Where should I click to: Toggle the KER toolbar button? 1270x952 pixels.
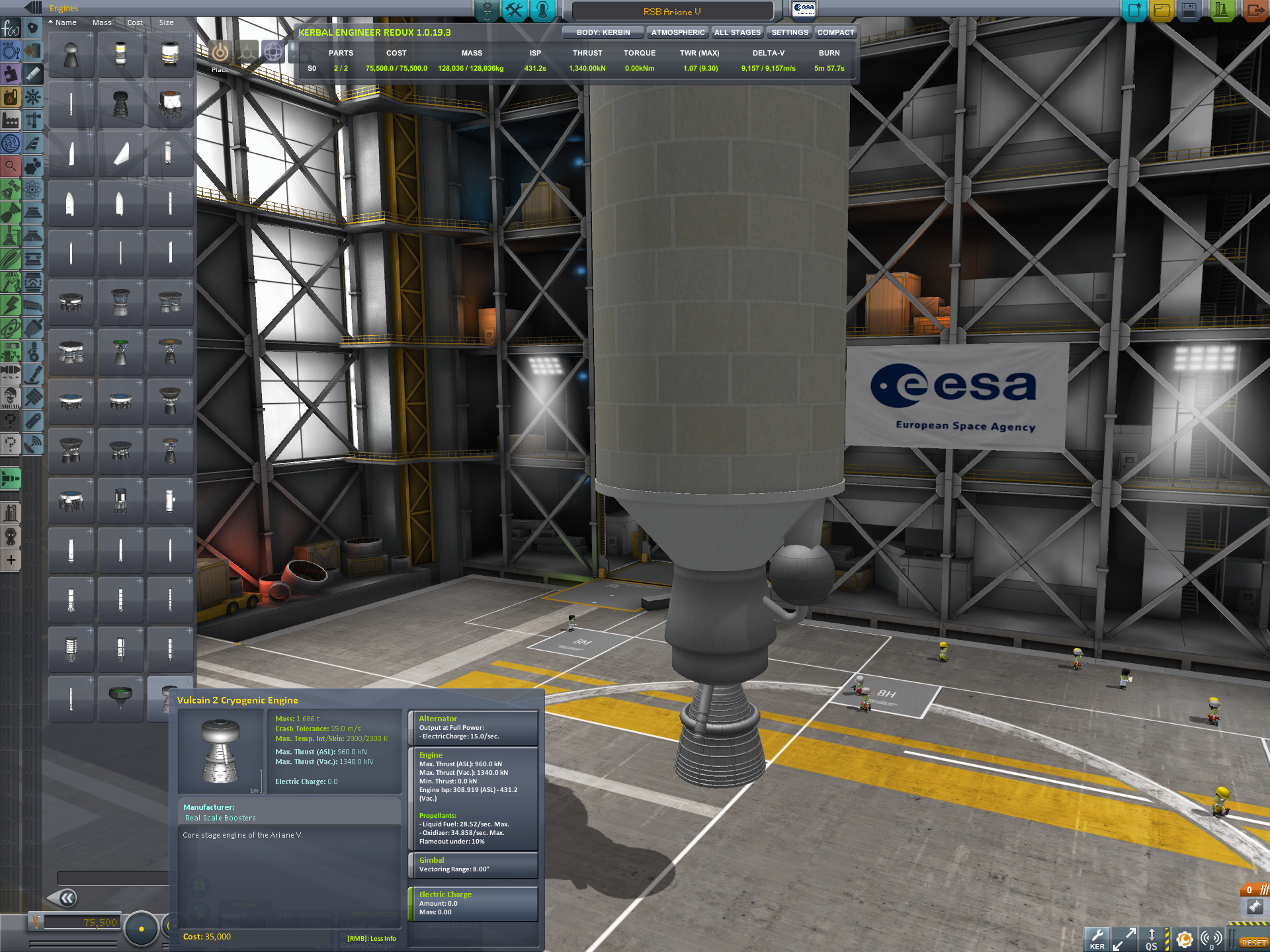click(1097, 939)
